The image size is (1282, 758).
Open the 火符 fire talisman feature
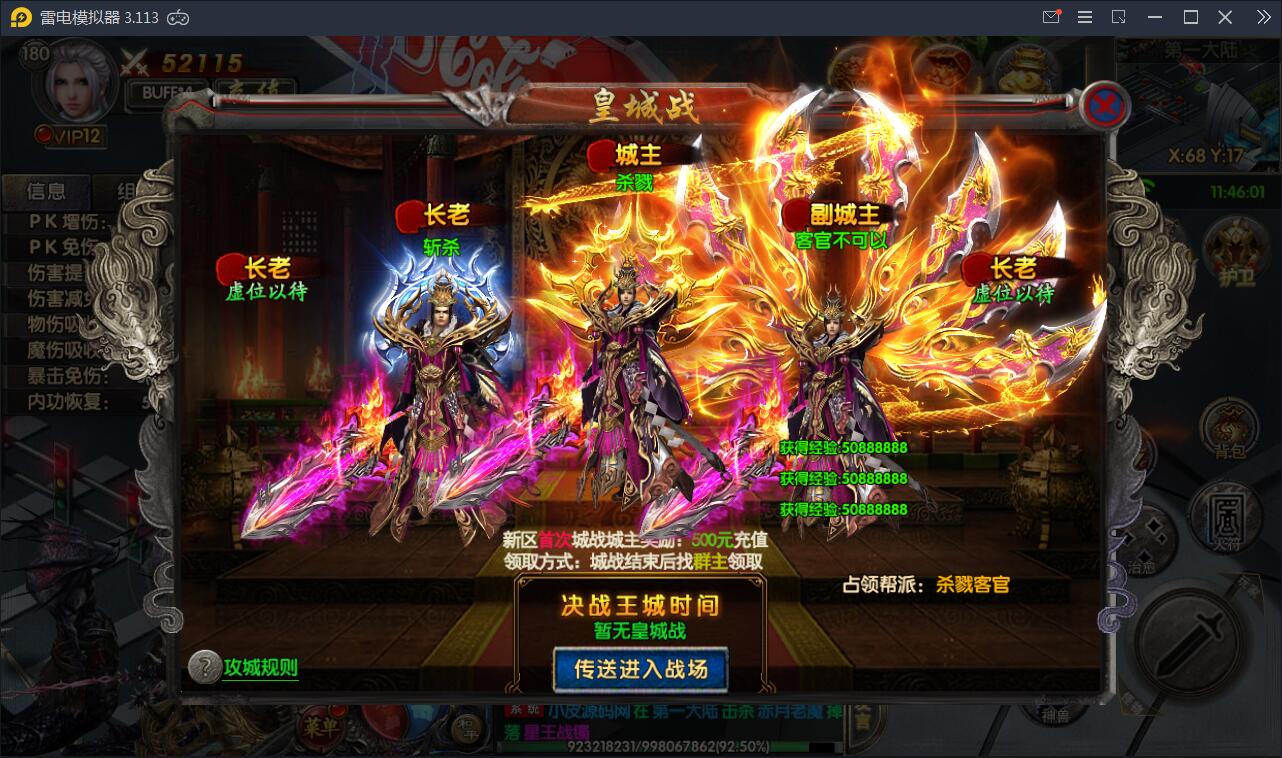click(1226, 512)
